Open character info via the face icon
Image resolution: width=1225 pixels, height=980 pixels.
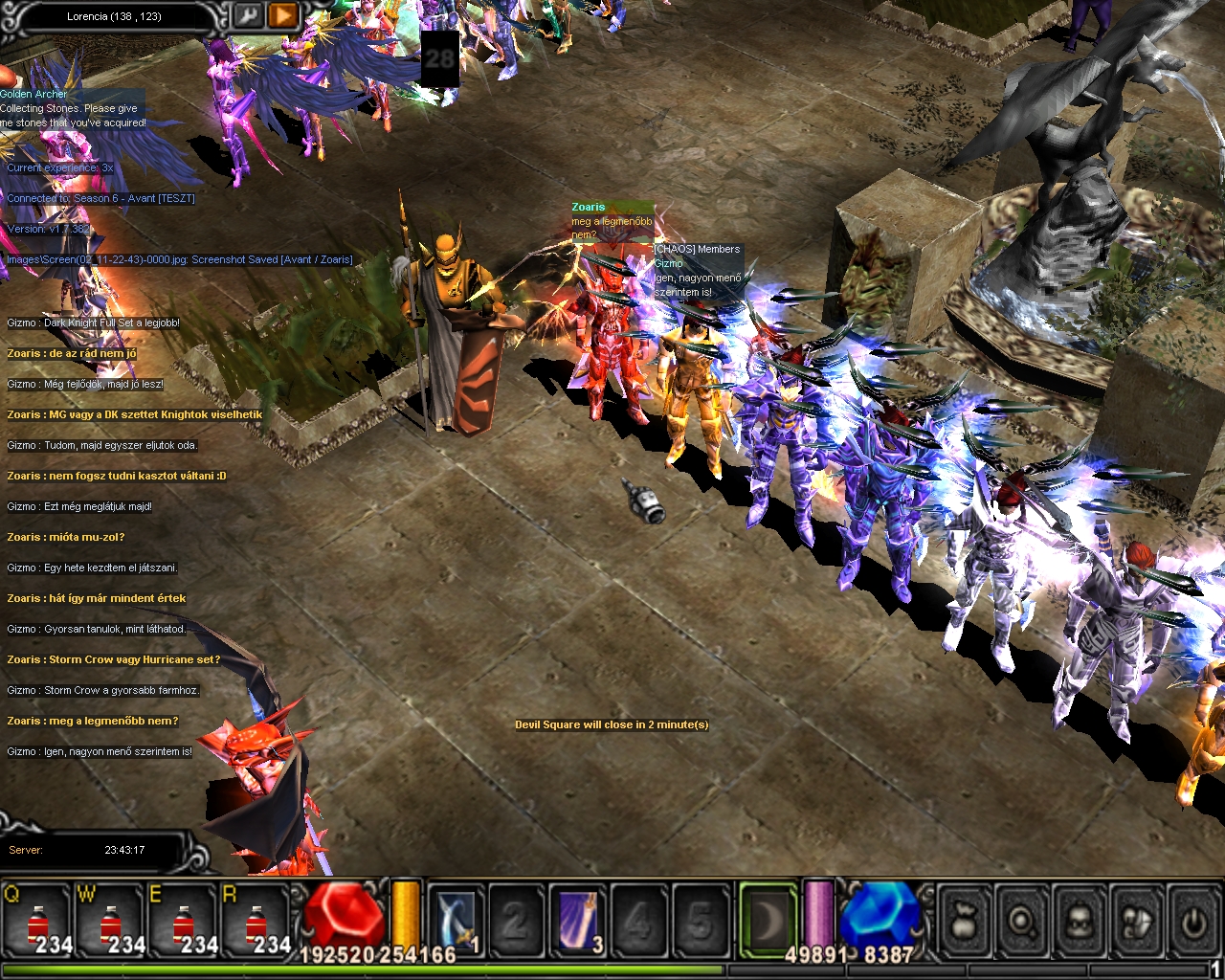tap(1078, 919)
